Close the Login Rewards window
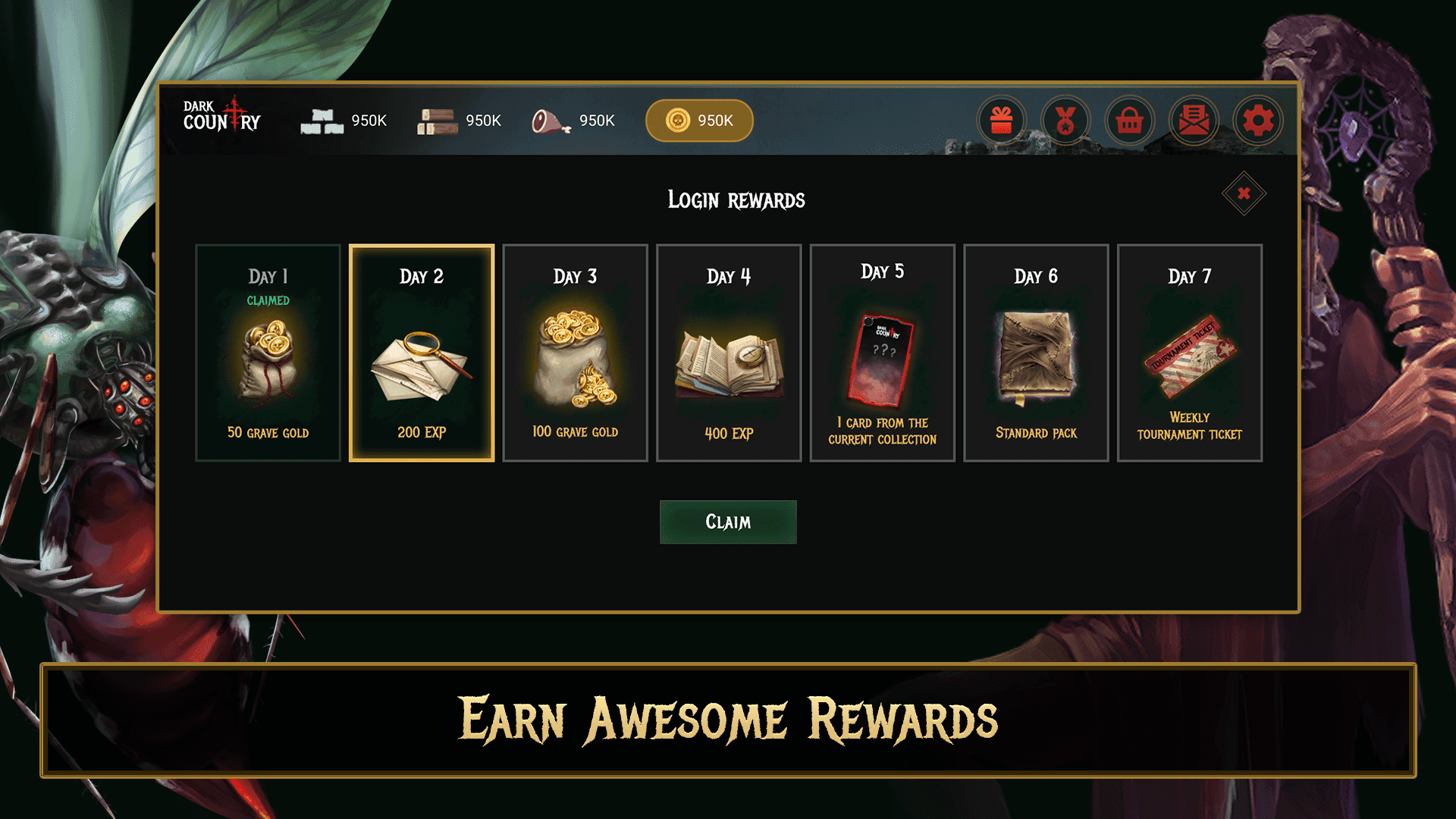This screenshot has height=819, width=1456. 1244,193
